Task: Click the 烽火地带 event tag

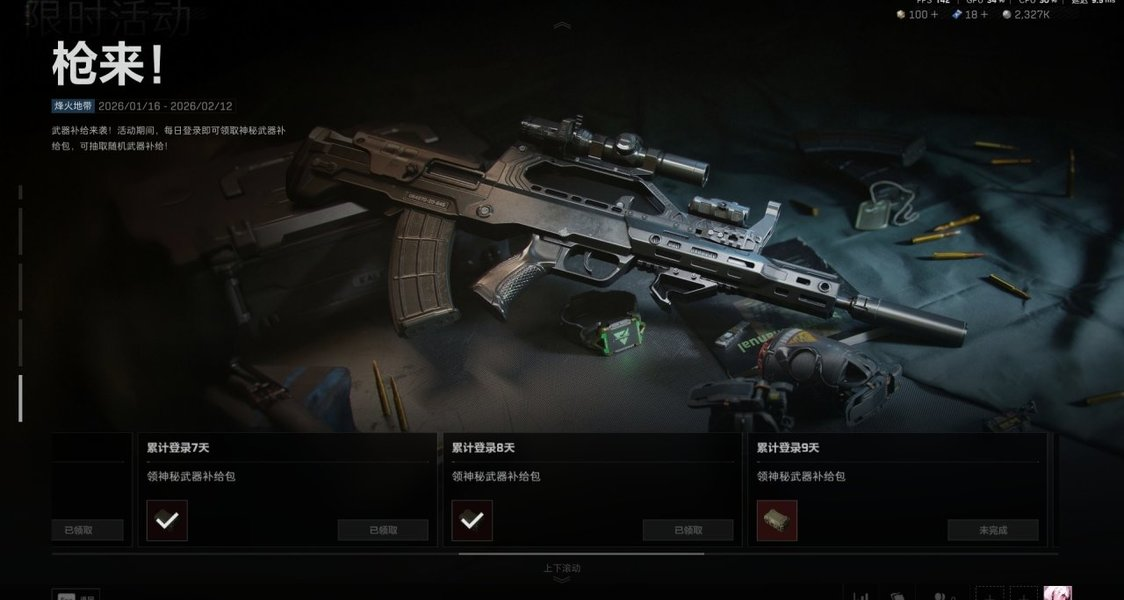Action: click(x=73, y=106)
